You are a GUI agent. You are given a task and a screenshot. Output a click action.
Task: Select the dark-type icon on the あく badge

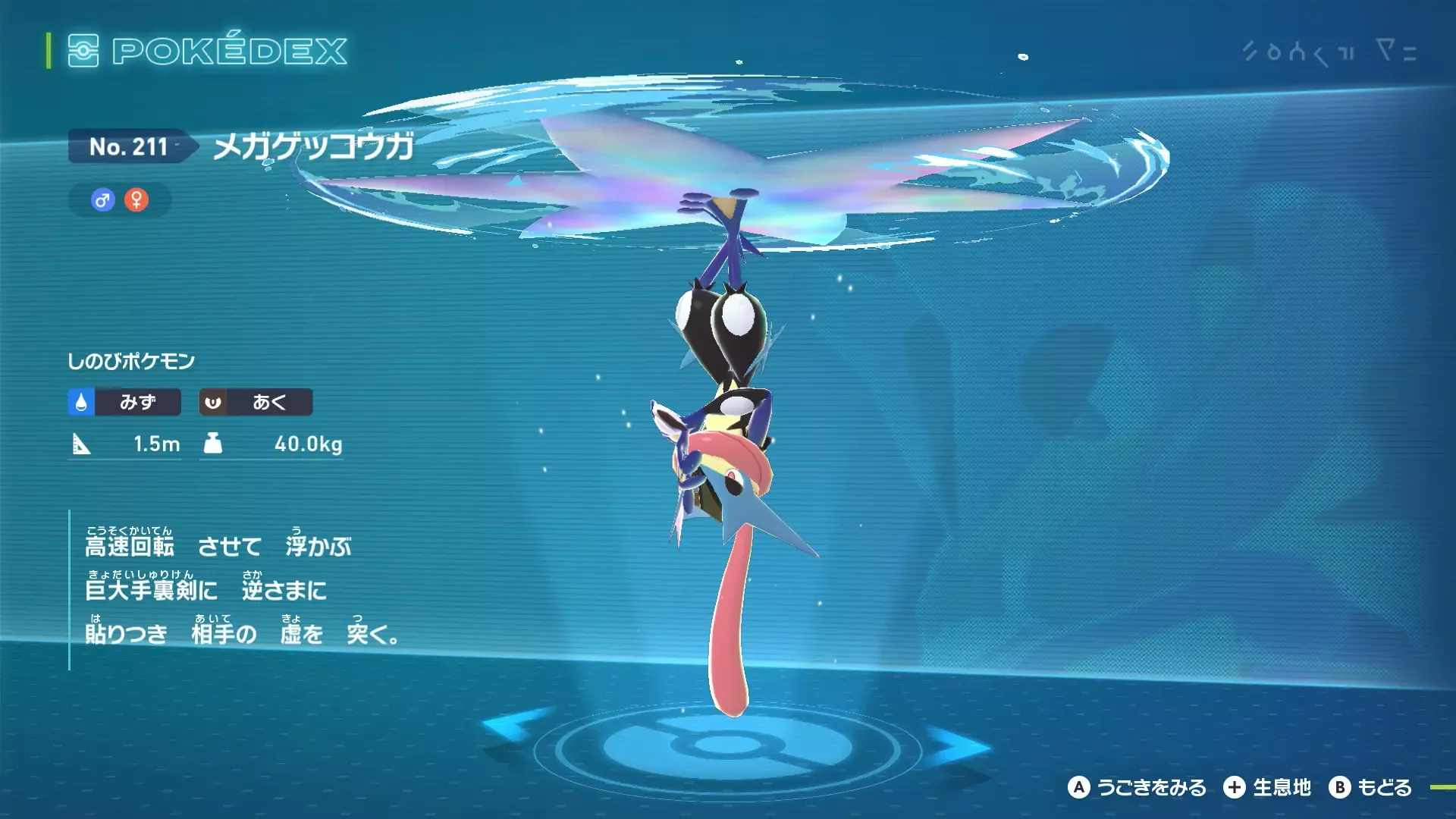213,403
